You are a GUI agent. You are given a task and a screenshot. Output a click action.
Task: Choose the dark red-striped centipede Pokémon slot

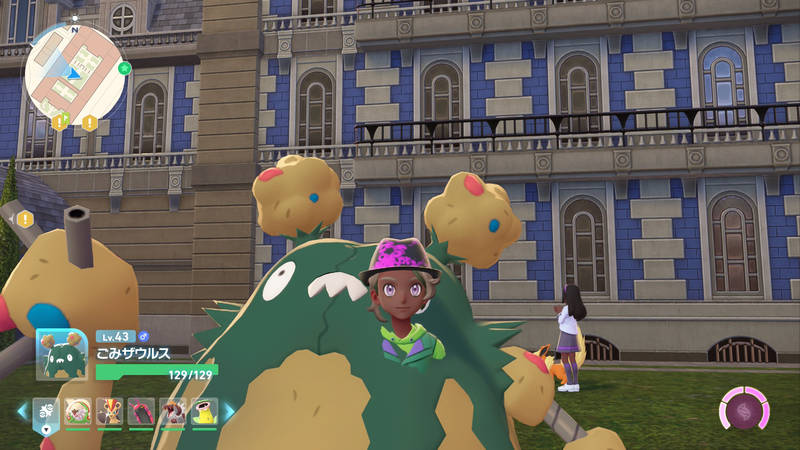[141, 411]
